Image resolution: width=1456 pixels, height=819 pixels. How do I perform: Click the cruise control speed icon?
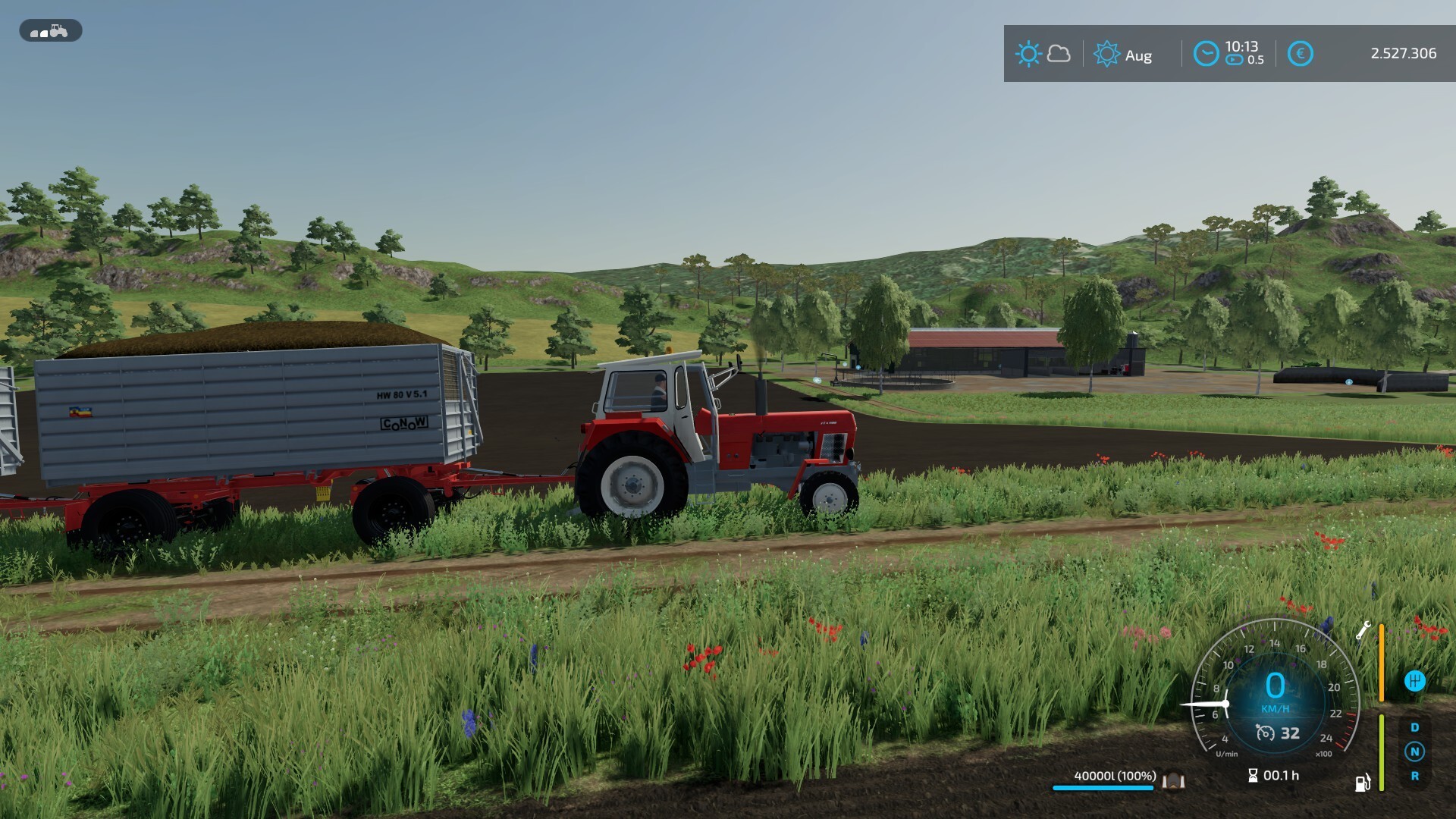[1265, 733]
